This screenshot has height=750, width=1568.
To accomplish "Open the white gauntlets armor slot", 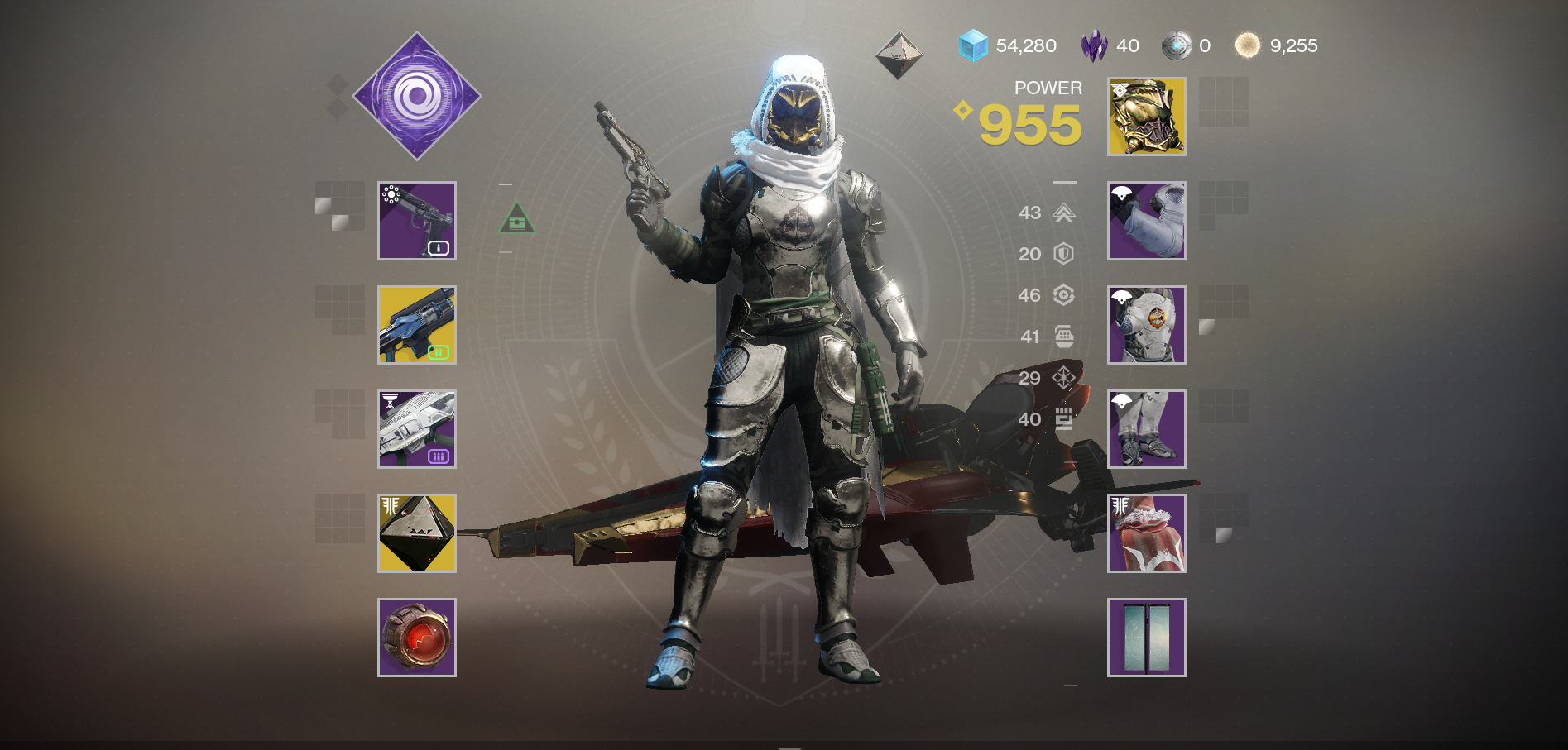I will pos(1146,221).
